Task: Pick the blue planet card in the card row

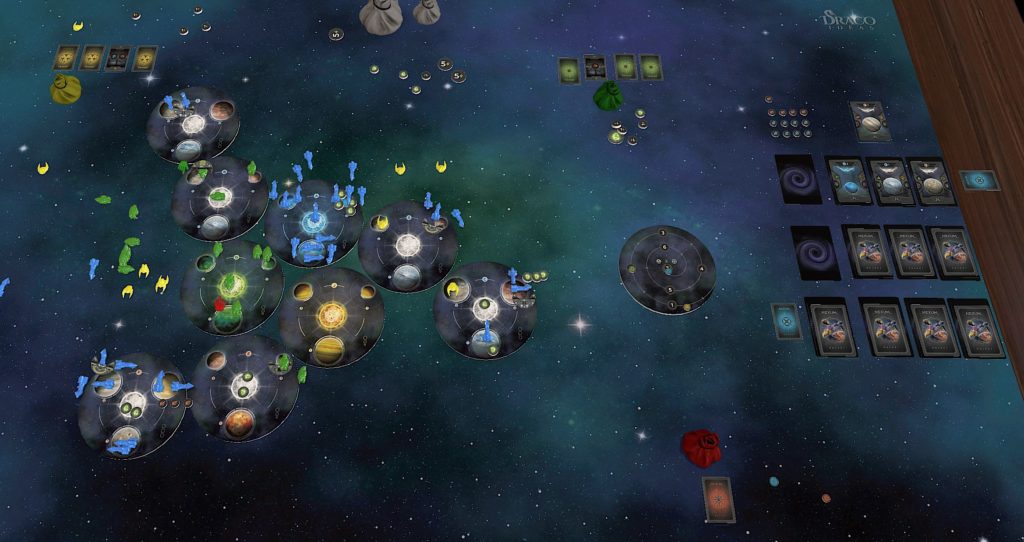Action: [845, 181]
